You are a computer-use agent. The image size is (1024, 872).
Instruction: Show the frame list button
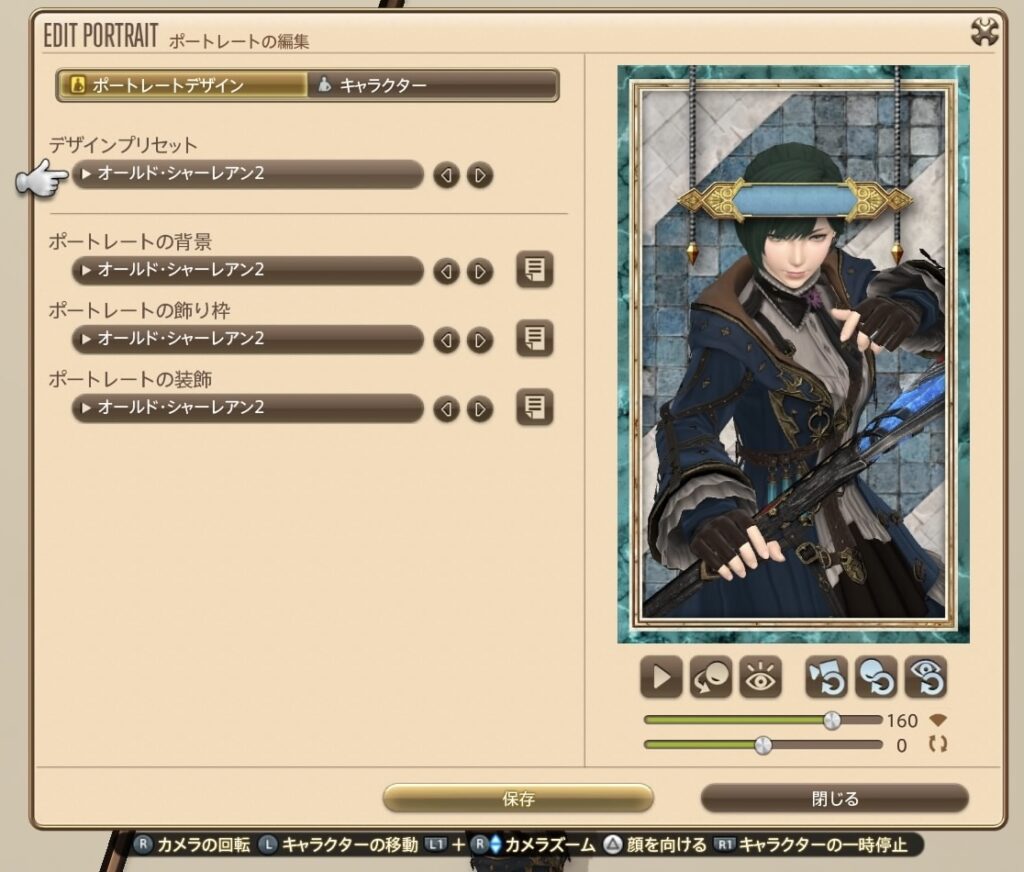[x=535, y=339]
